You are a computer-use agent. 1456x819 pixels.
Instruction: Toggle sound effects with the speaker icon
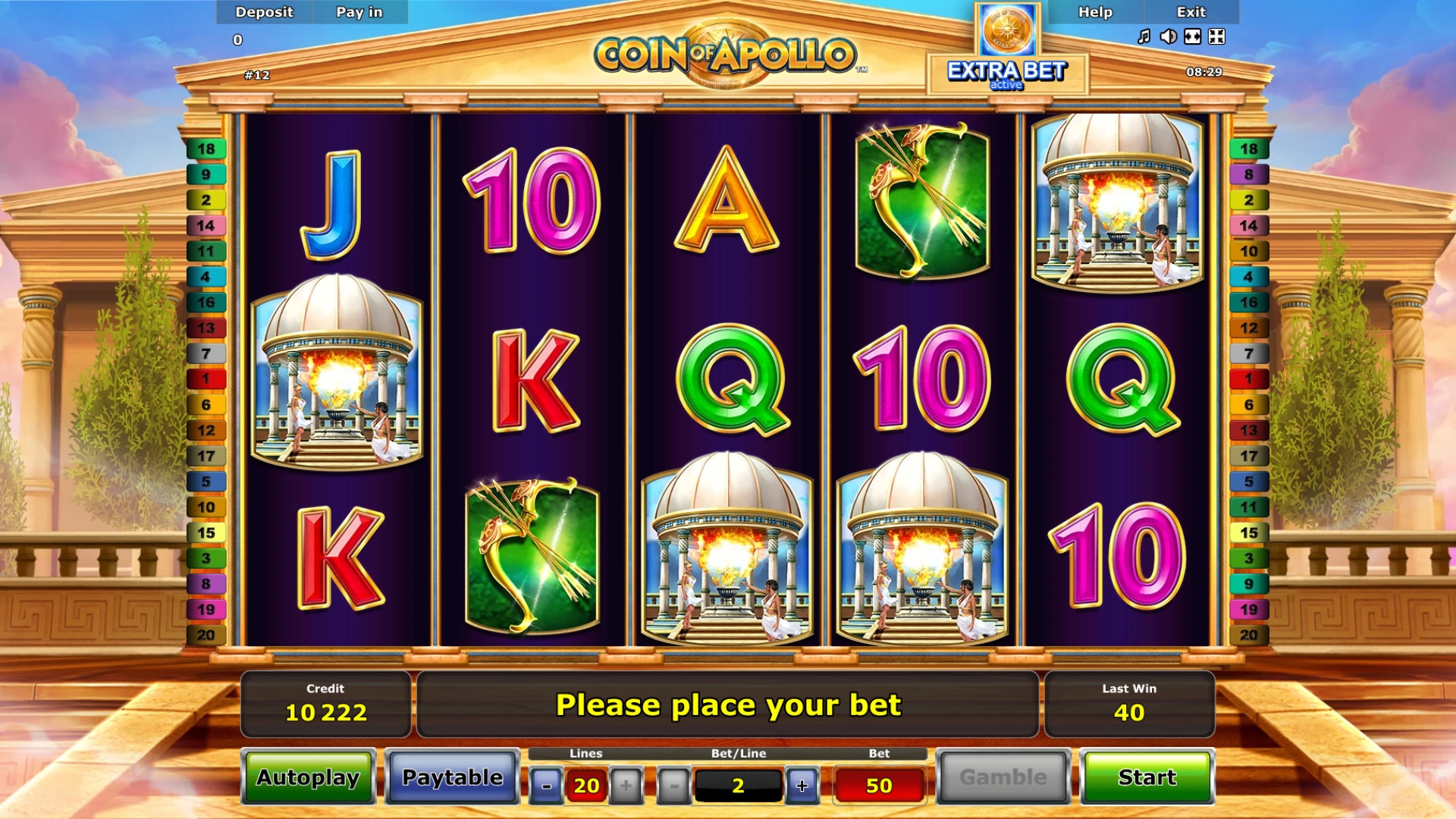click(x=1168, y=36)
